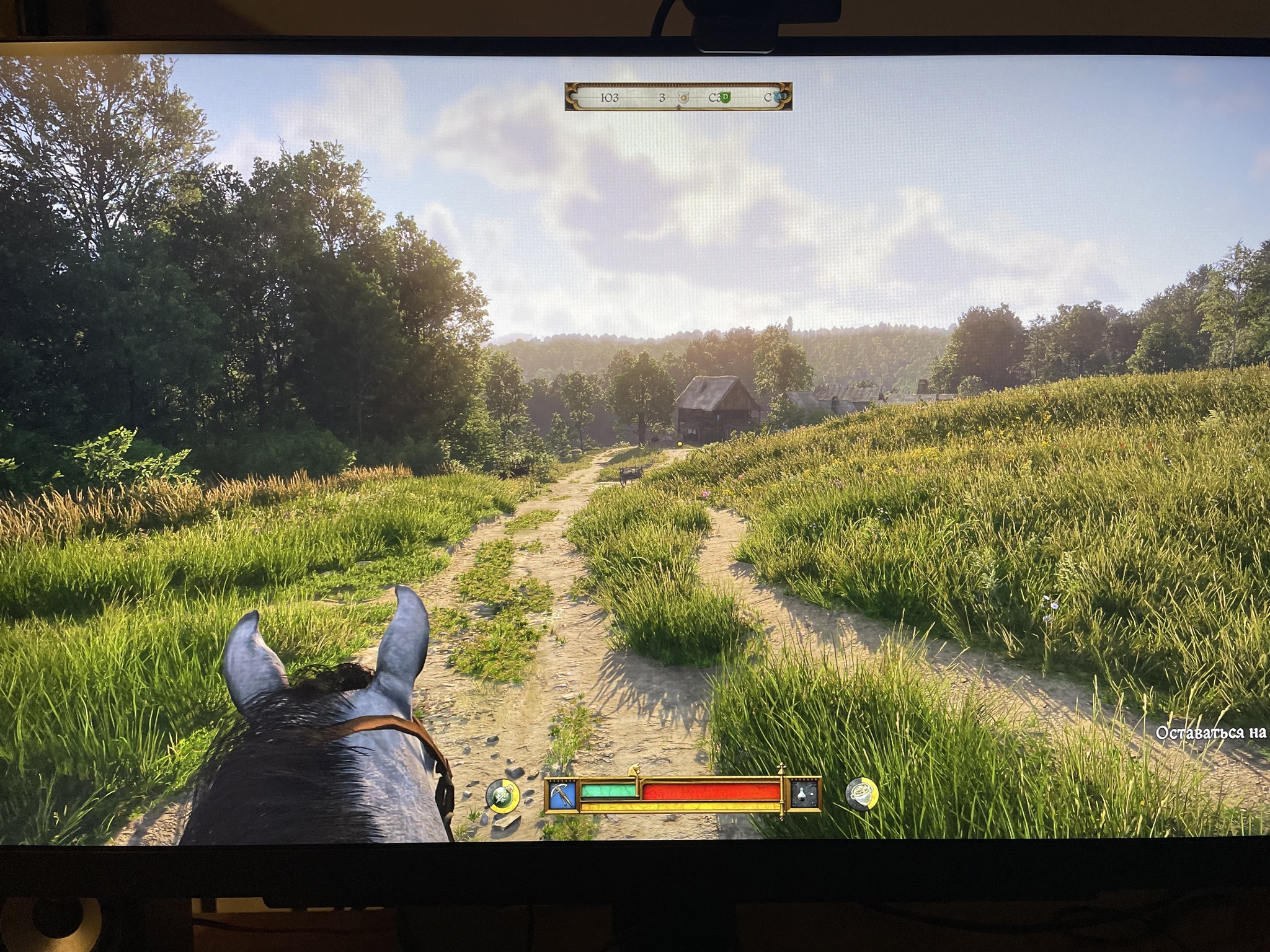
Task: Click the crossbow weapon slot icon
Action: point(562,794)
